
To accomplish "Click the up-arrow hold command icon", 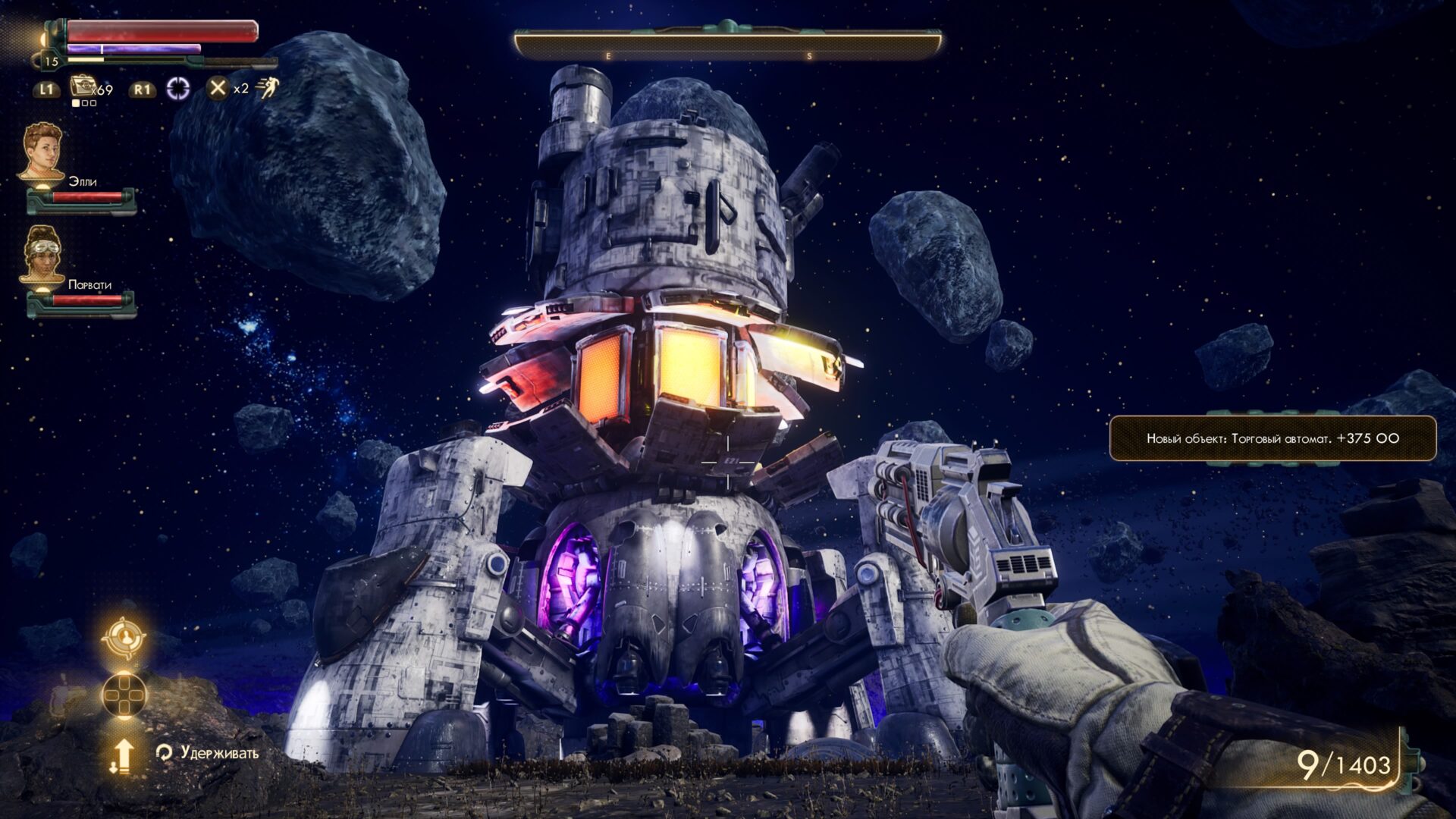I will (x=123, y=755).
